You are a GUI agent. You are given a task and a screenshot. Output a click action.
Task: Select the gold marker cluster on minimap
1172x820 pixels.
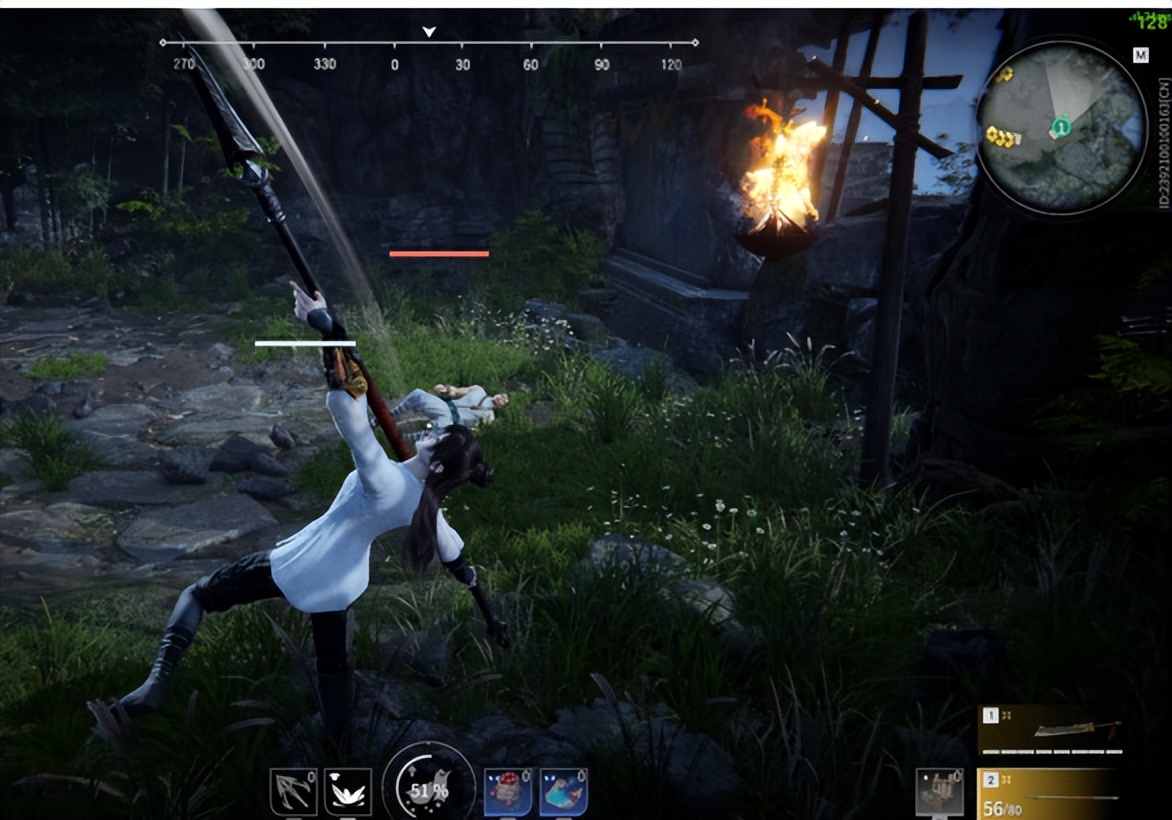pos(1002,135)
